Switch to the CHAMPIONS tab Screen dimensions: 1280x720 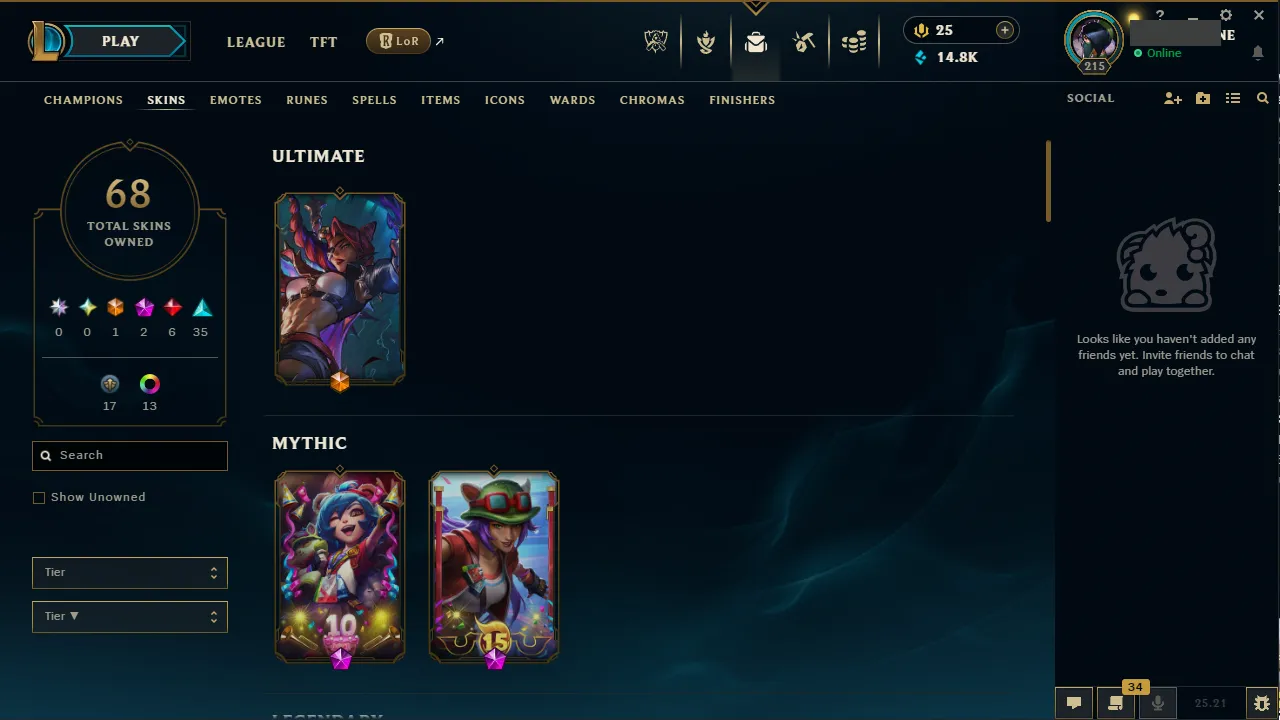click(83, 100)
